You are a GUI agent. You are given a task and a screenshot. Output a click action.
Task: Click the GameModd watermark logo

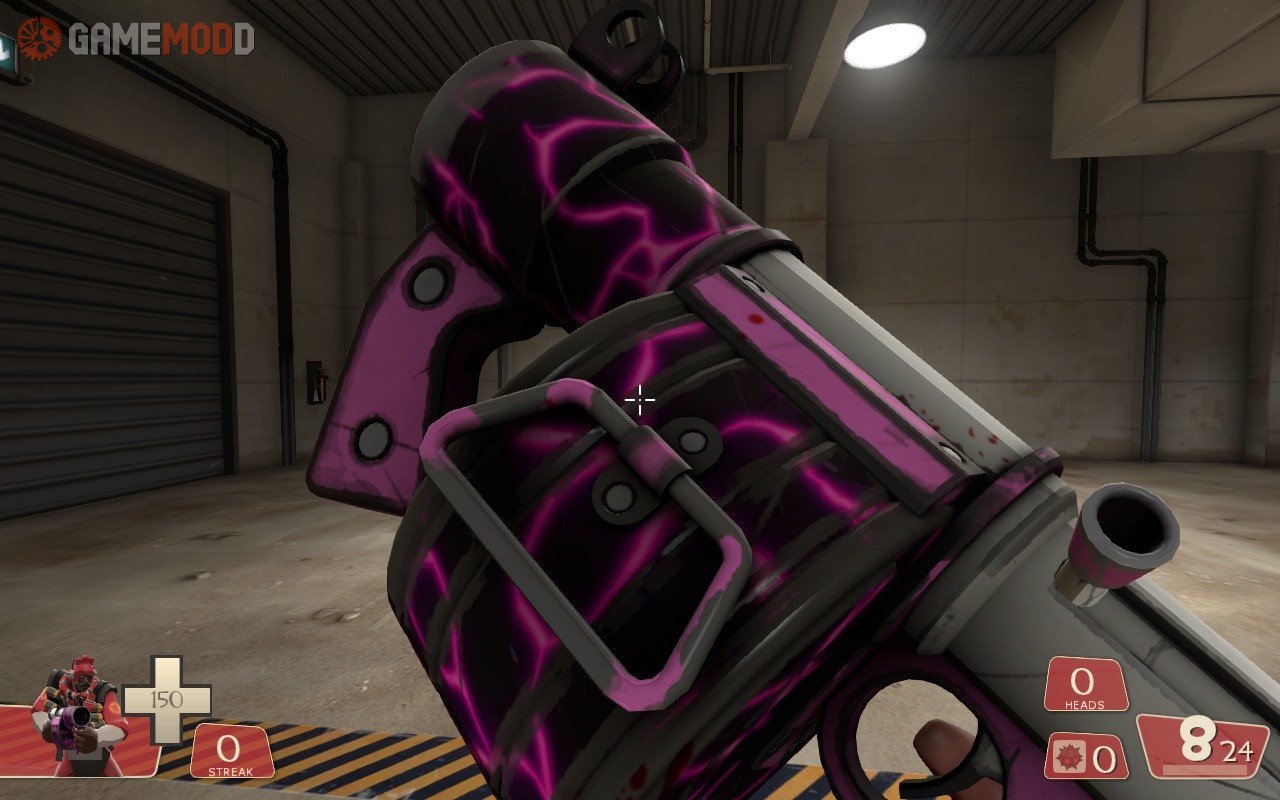pos(136,39)
